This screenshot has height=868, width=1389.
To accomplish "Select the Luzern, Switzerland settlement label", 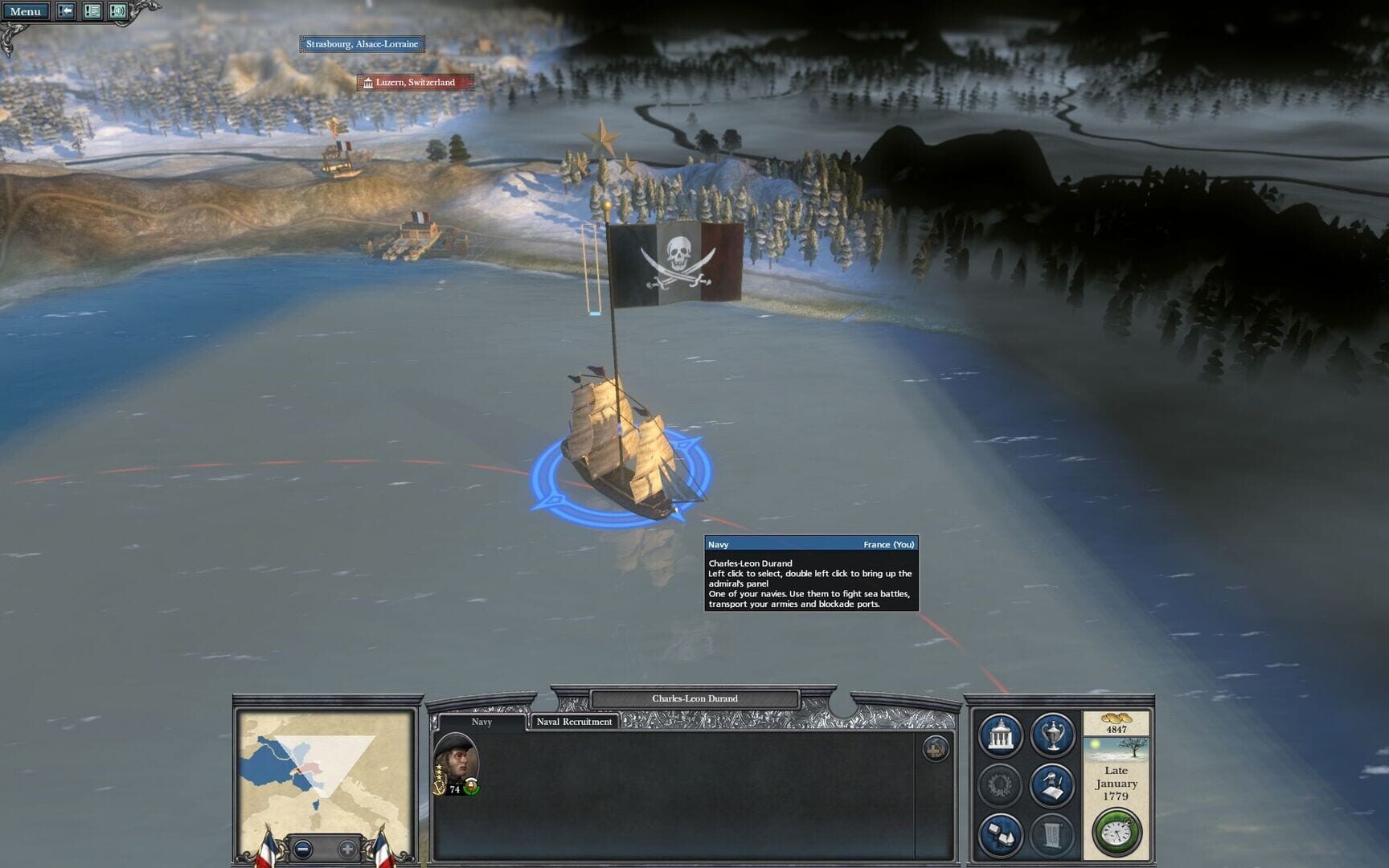I will click(x=414, y=82).
